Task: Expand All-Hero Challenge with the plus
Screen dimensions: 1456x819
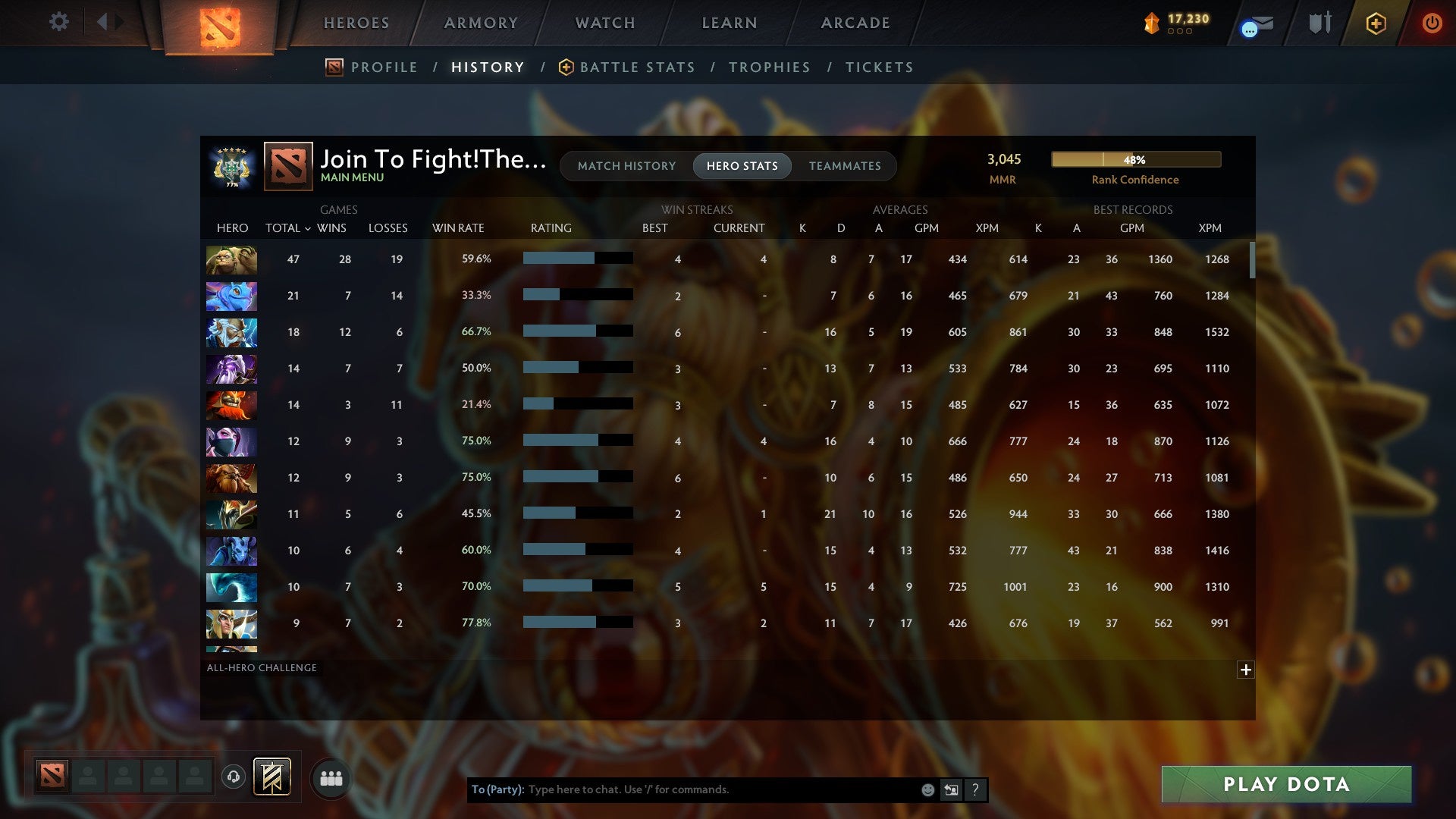Action: tap(1246, 670)
